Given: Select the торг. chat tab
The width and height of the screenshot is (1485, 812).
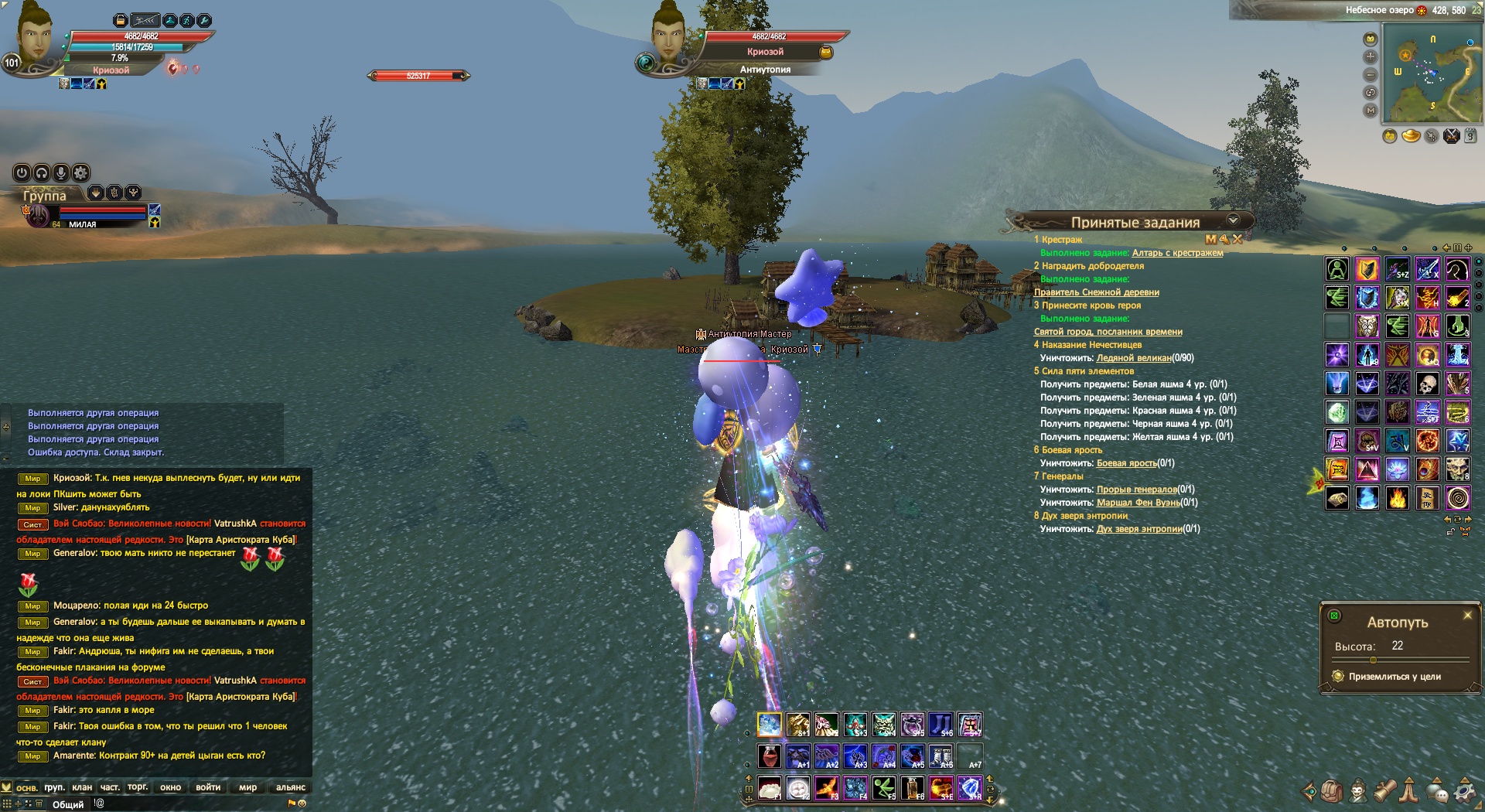Looking at the screenshot, I should (x=138, y=787).
